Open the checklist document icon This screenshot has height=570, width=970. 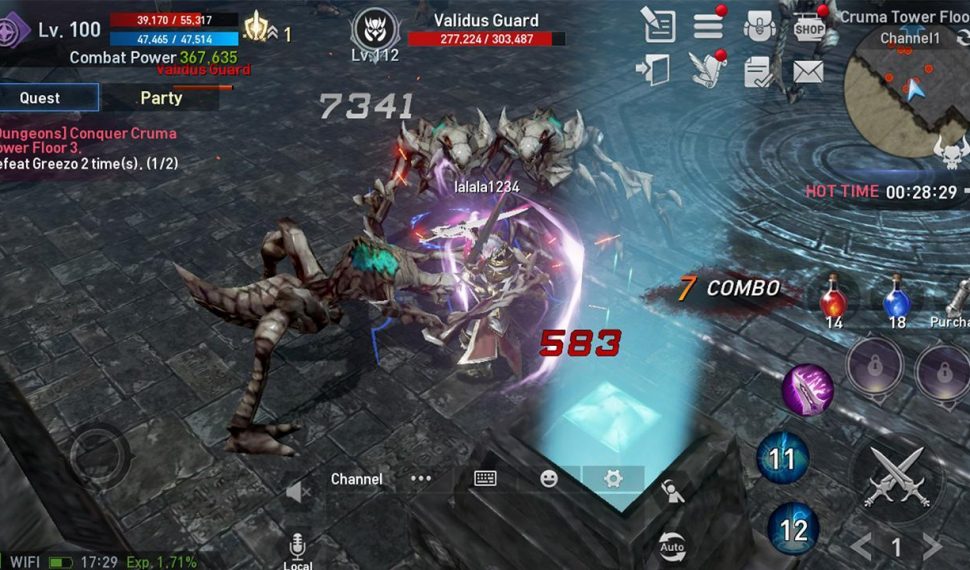(759, 71)
